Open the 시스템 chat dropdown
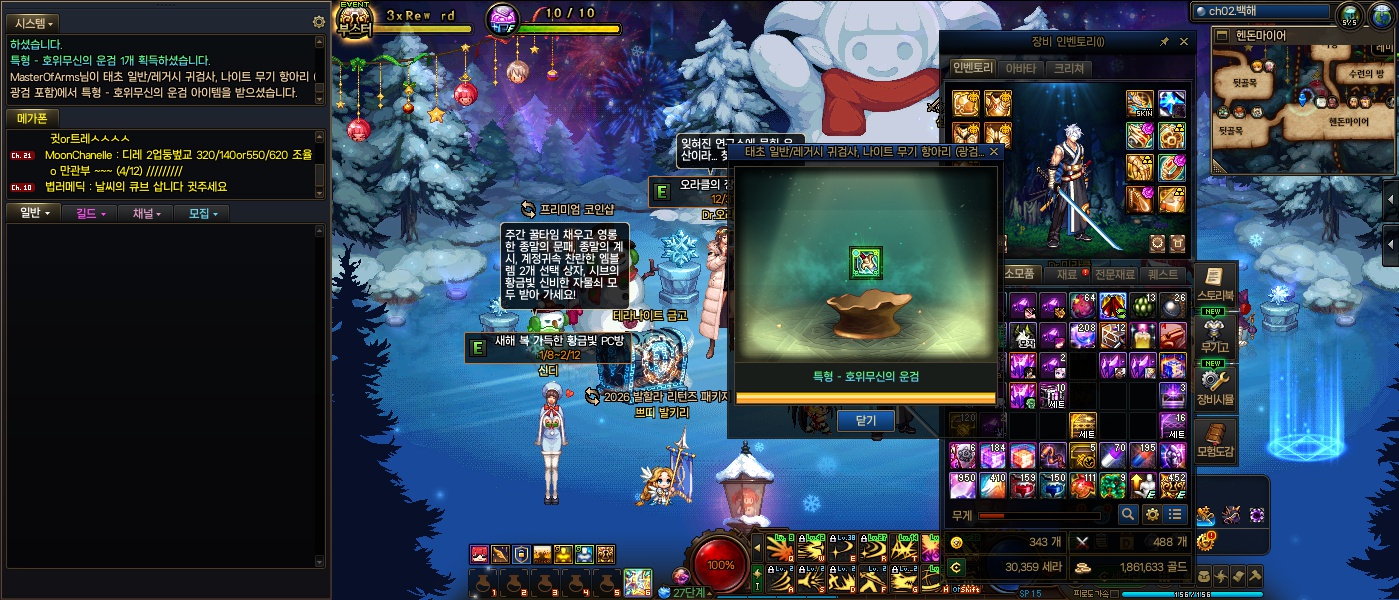This screenshot has width=1399, height=600. pyautogui.click(x=35, y=23)
